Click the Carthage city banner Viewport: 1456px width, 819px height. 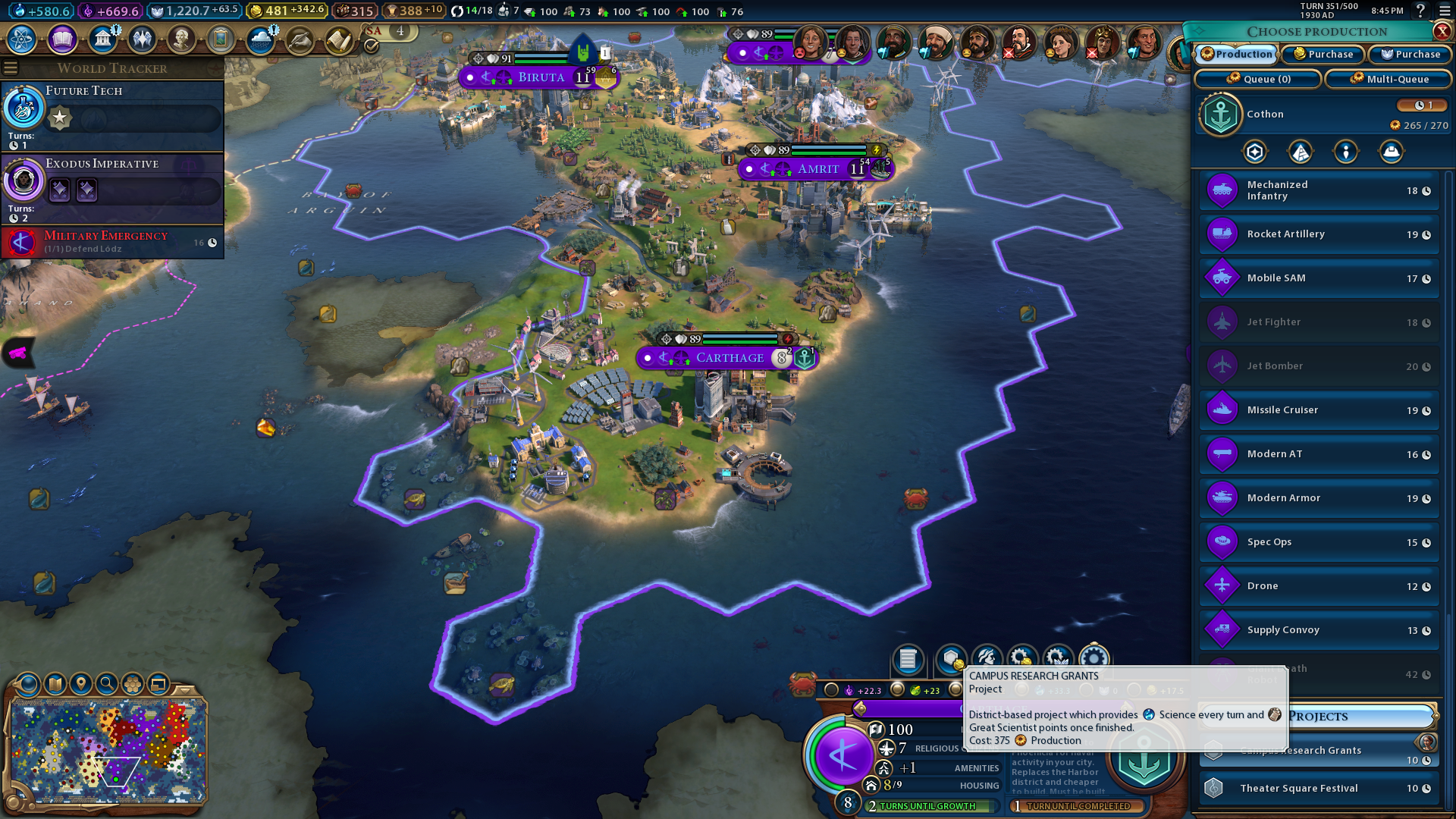coord(729,358)
